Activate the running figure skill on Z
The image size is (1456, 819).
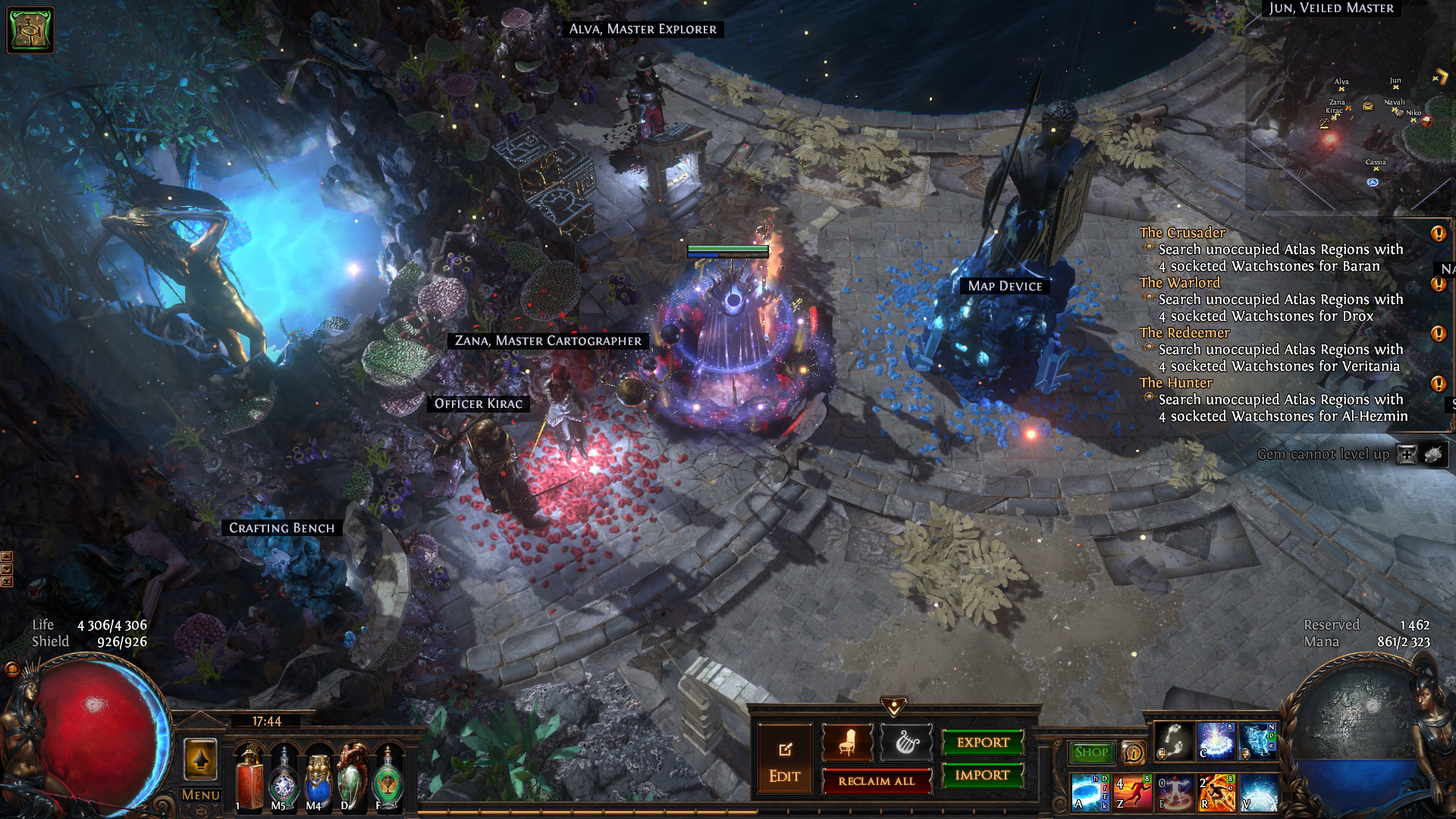pos(1133,792)
